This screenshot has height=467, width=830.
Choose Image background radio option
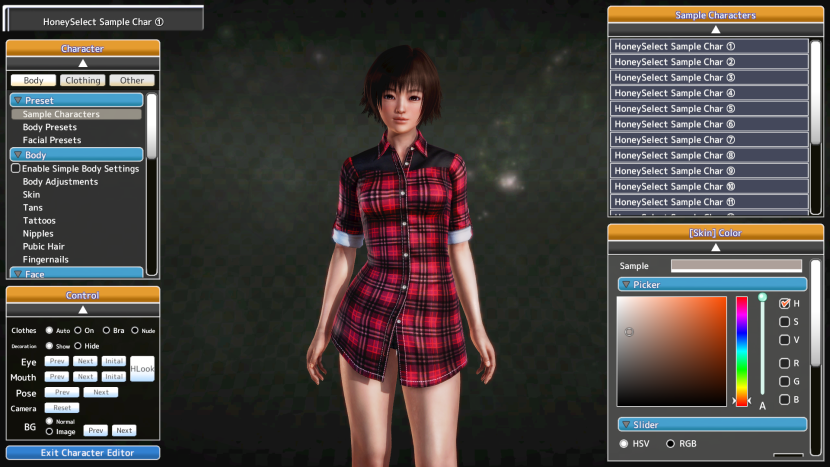50,432
